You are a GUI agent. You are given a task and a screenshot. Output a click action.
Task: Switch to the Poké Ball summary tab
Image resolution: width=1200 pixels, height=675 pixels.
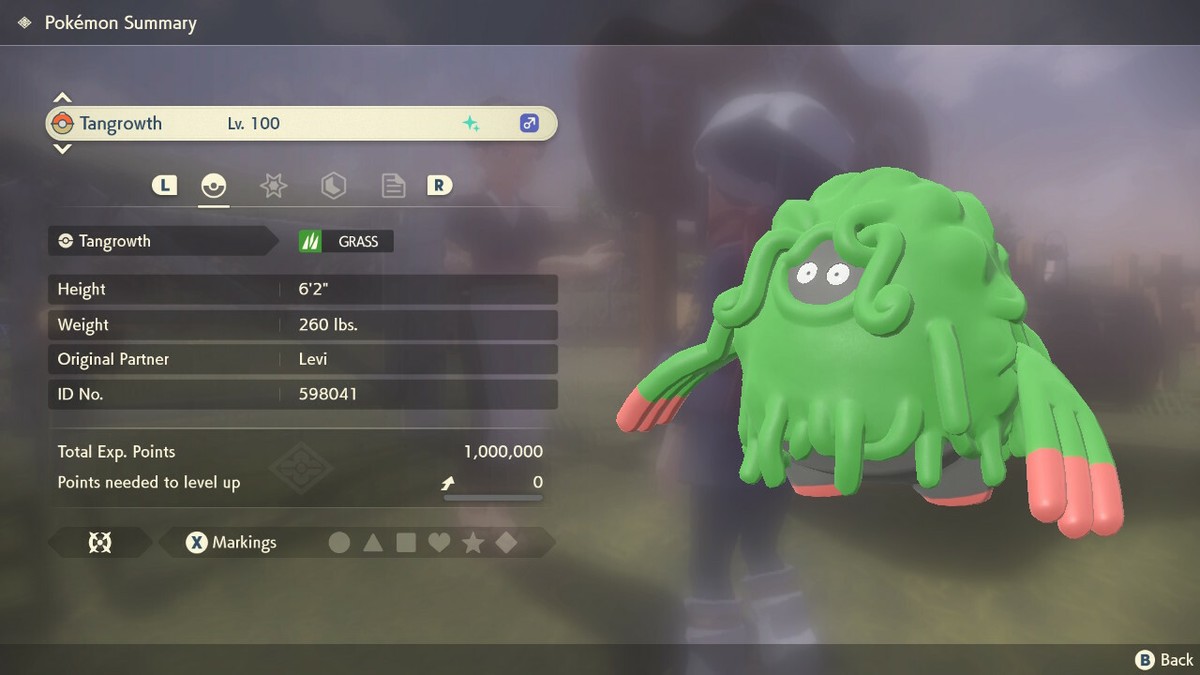tap(213, 185)
